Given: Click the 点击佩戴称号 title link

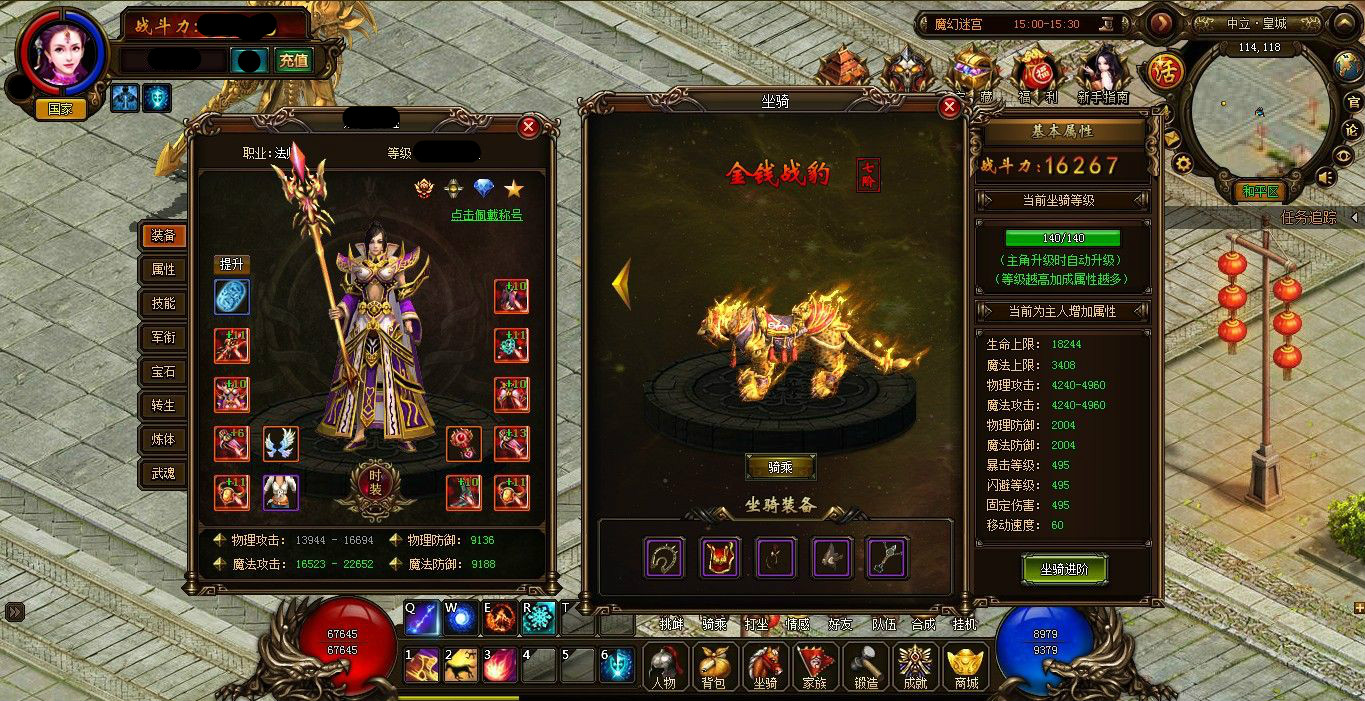Looking at the screenshot, I should pos(486,215).
